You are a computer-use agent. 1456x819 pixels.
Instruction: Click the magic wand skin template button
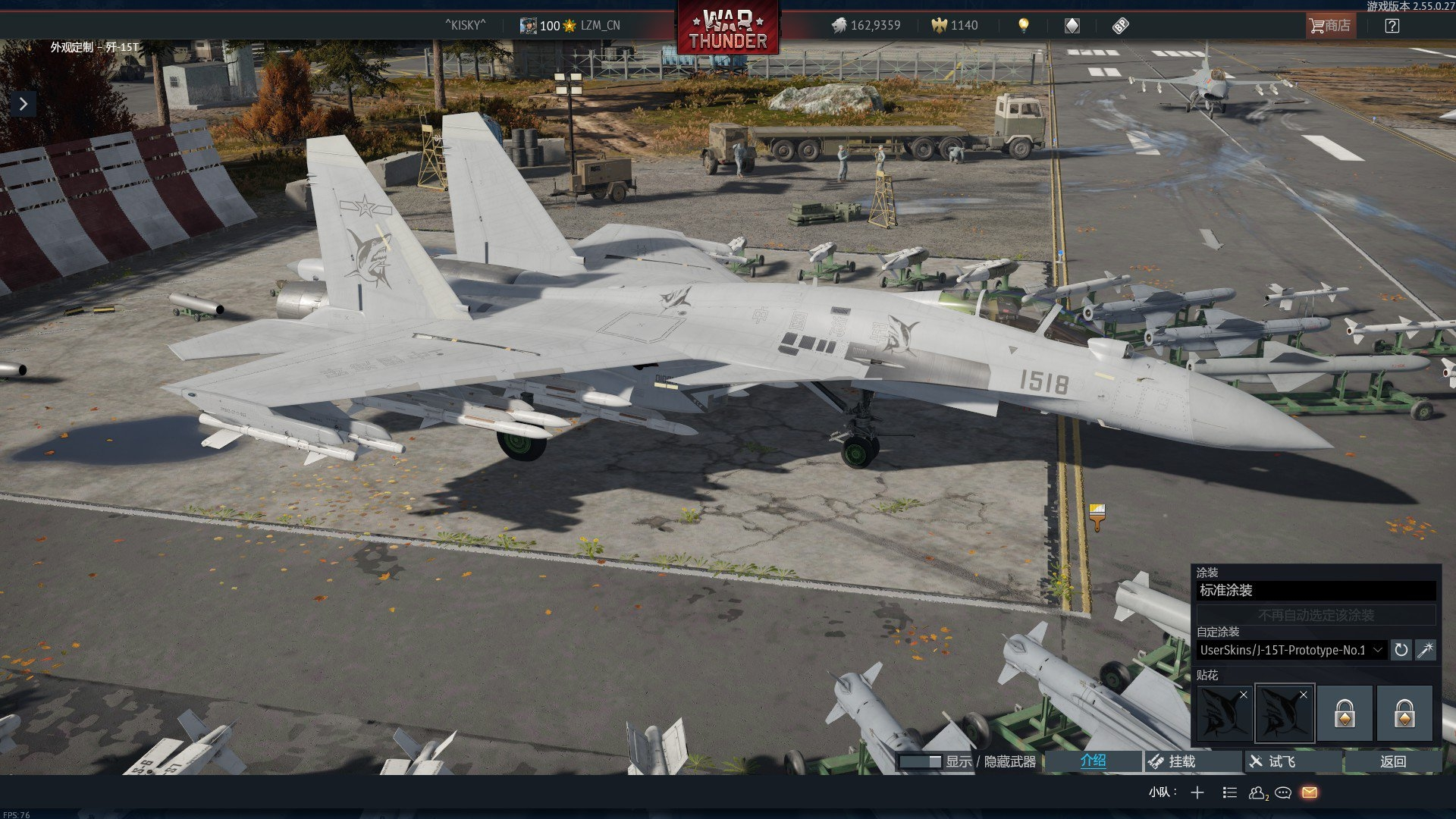(1426, 650)
